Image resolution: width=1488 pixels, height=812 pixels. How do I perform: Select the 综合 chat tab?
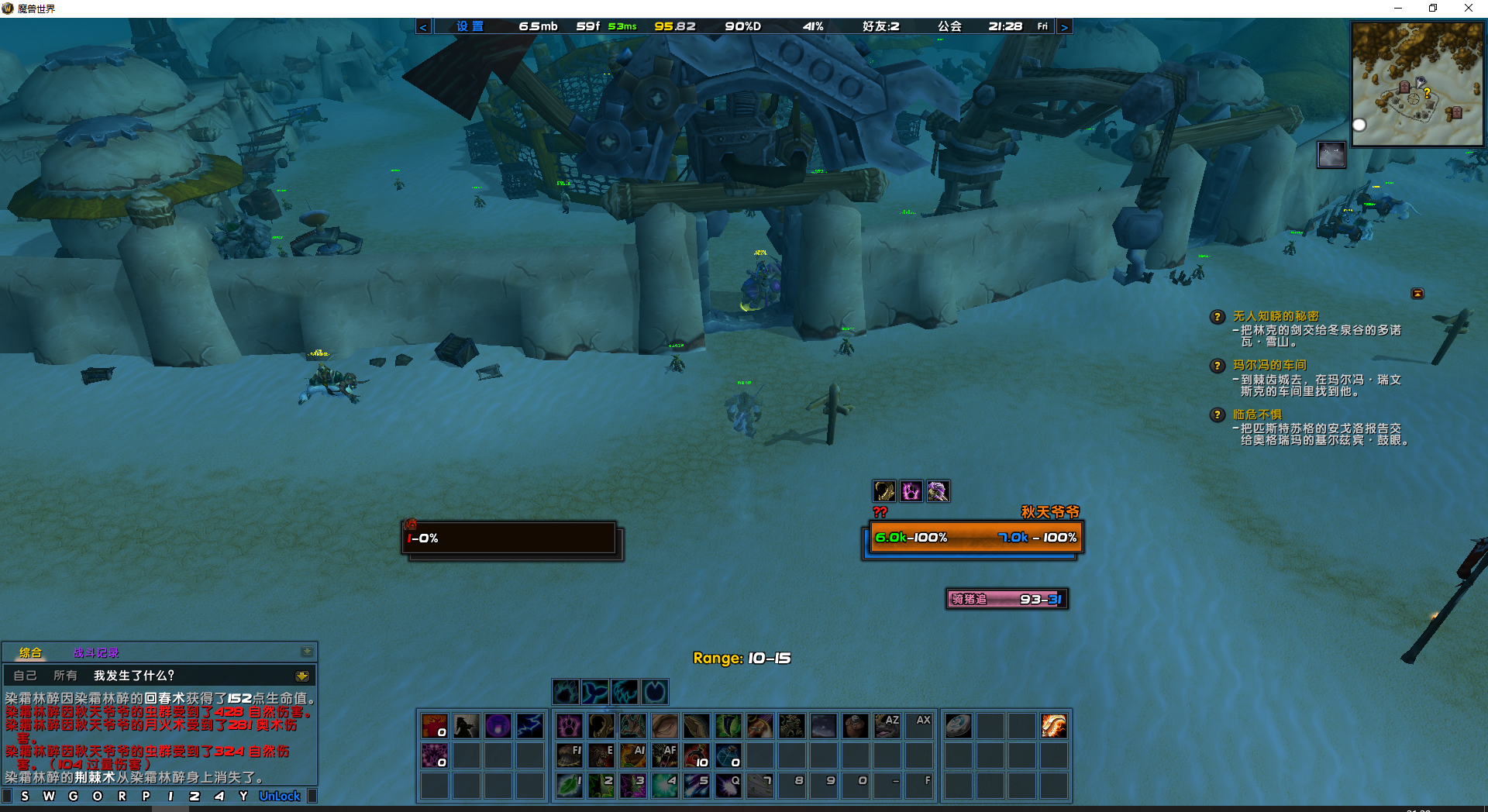click(31, 652)
